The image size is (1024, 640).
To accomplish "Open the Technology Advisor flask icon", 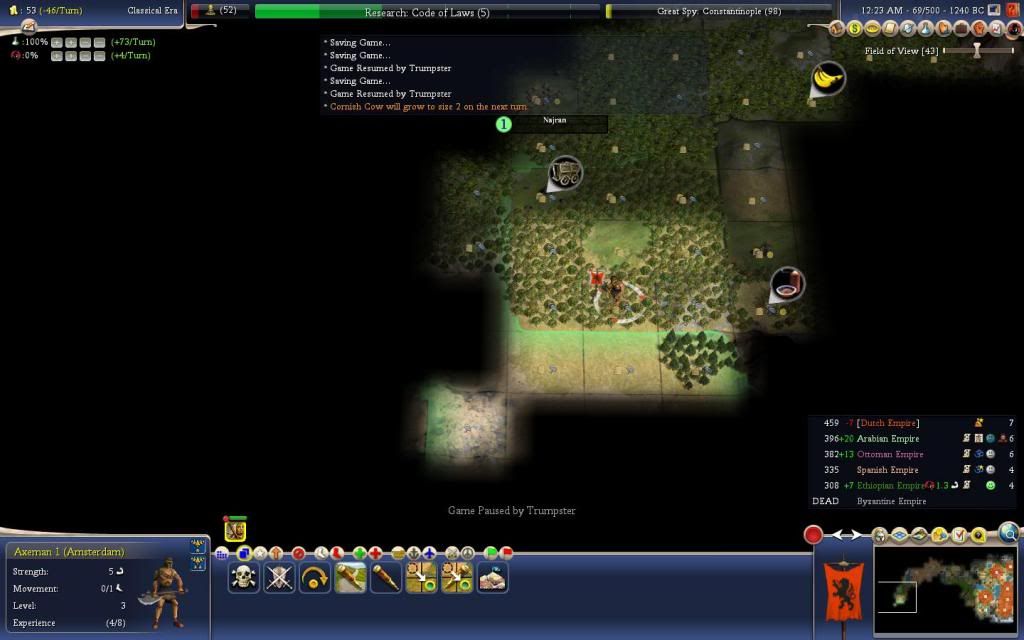I will [928, 30].
